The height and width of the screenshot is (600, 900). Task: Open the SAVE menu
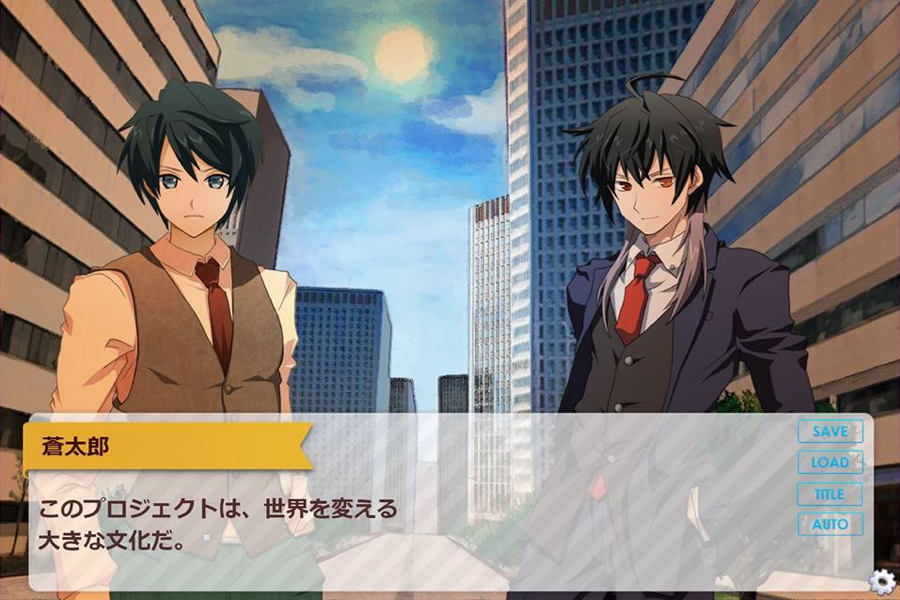click(829, 432)
